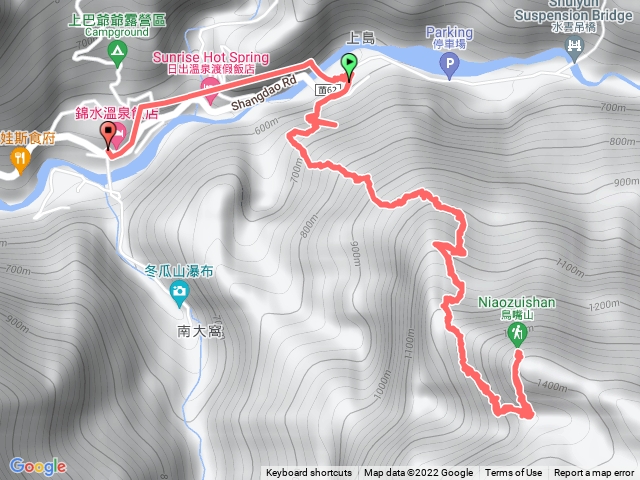Select the Shuiyun Suspension Bridge marker
This screenshot has width=640, height=480.
click(575, 50)
